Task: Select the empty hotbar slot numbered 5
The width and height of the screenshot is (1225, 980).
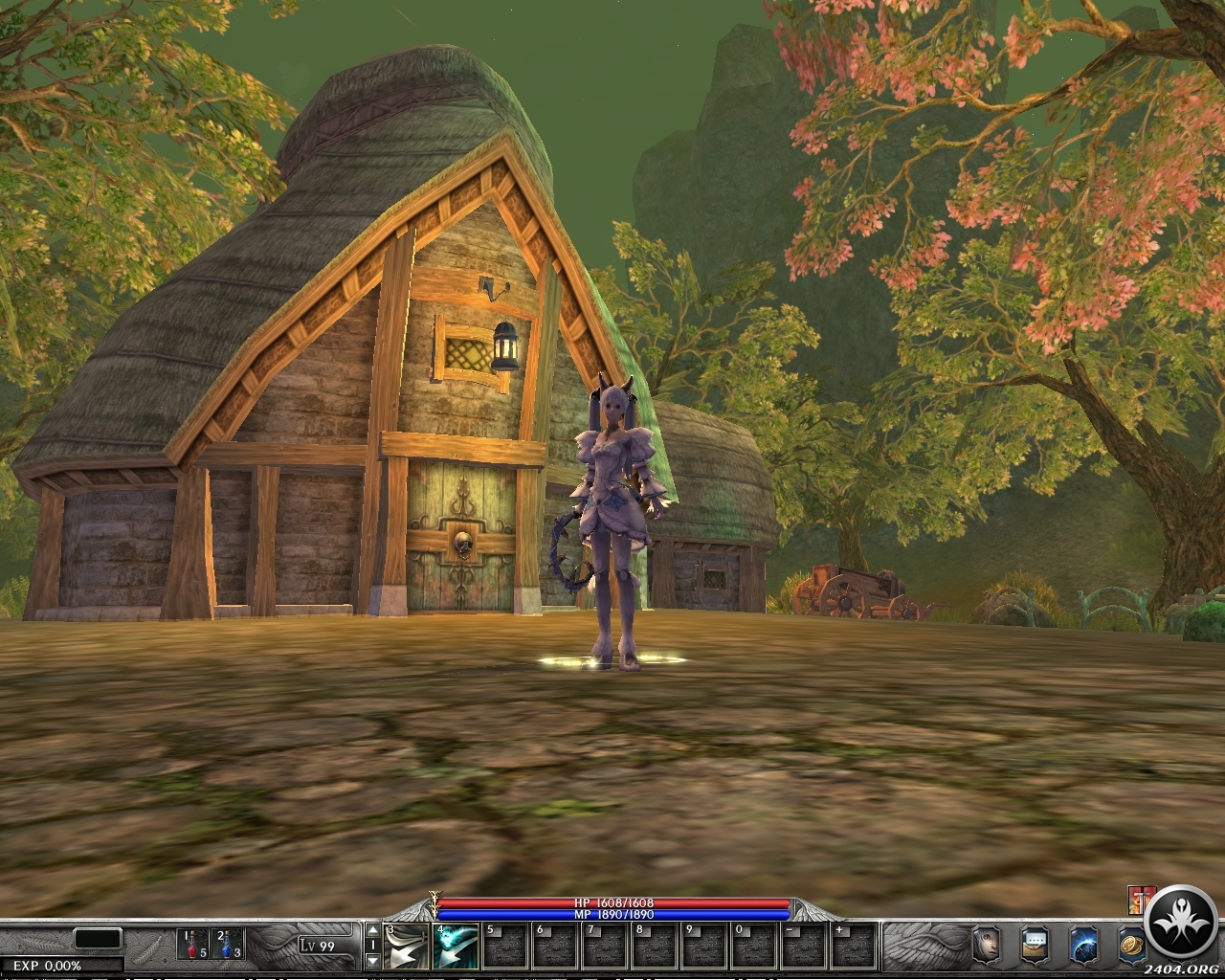Action: pos(505,947)
